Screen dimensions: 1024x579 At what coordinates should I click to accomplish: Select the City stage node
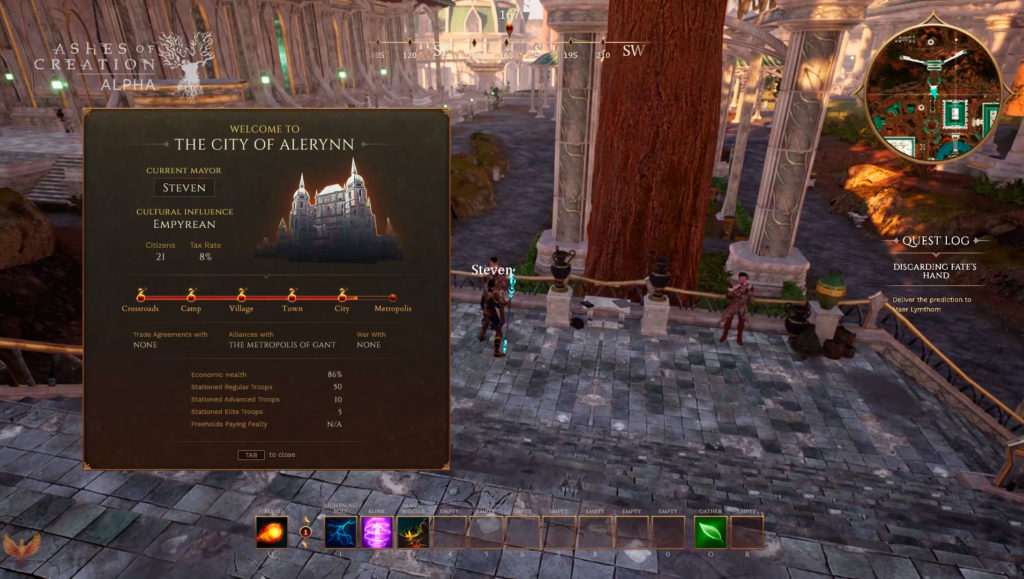coord(342,297)
